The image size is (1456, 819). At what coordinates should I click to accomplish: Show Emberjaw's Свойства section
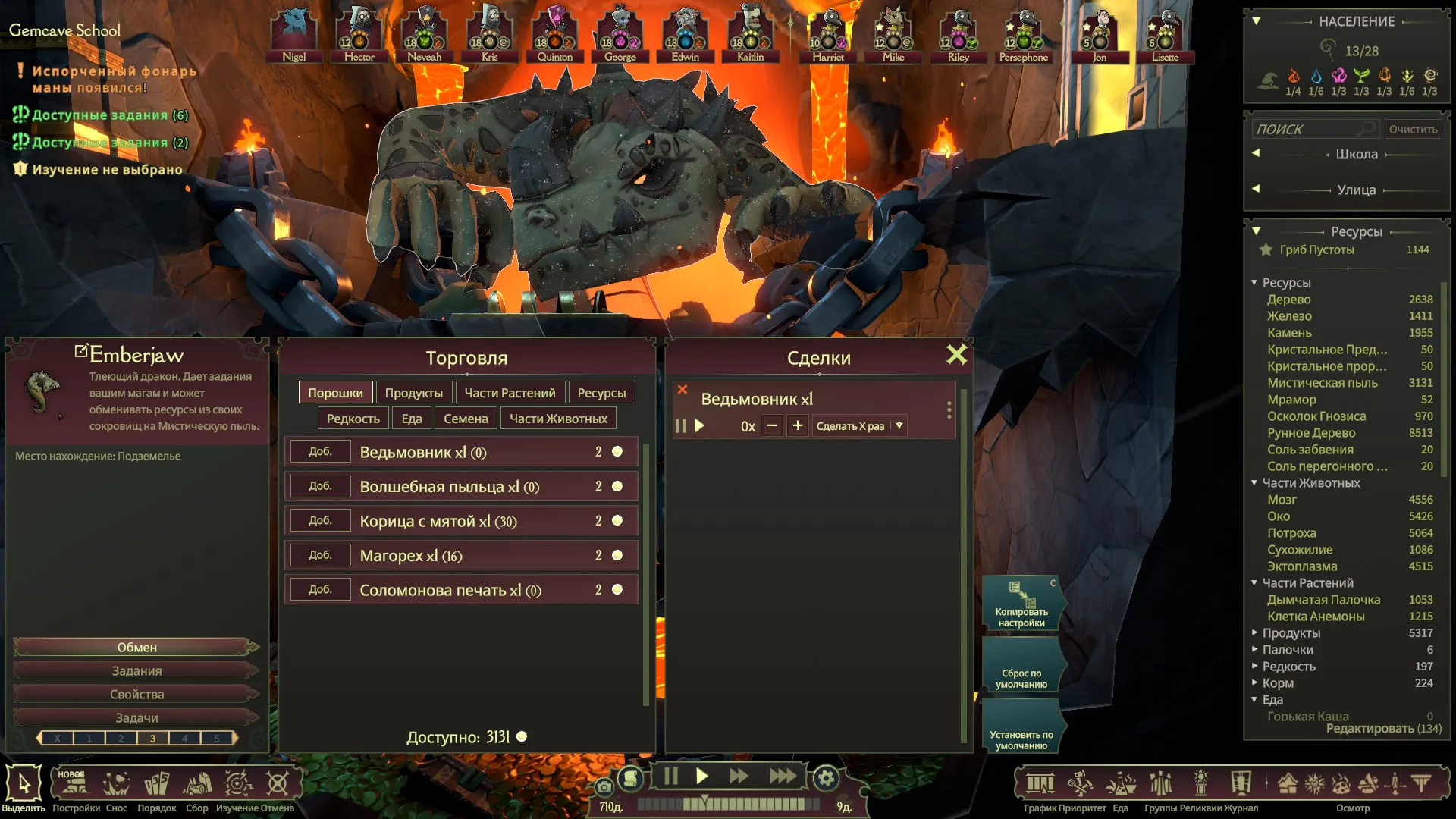tap(136, 695)
